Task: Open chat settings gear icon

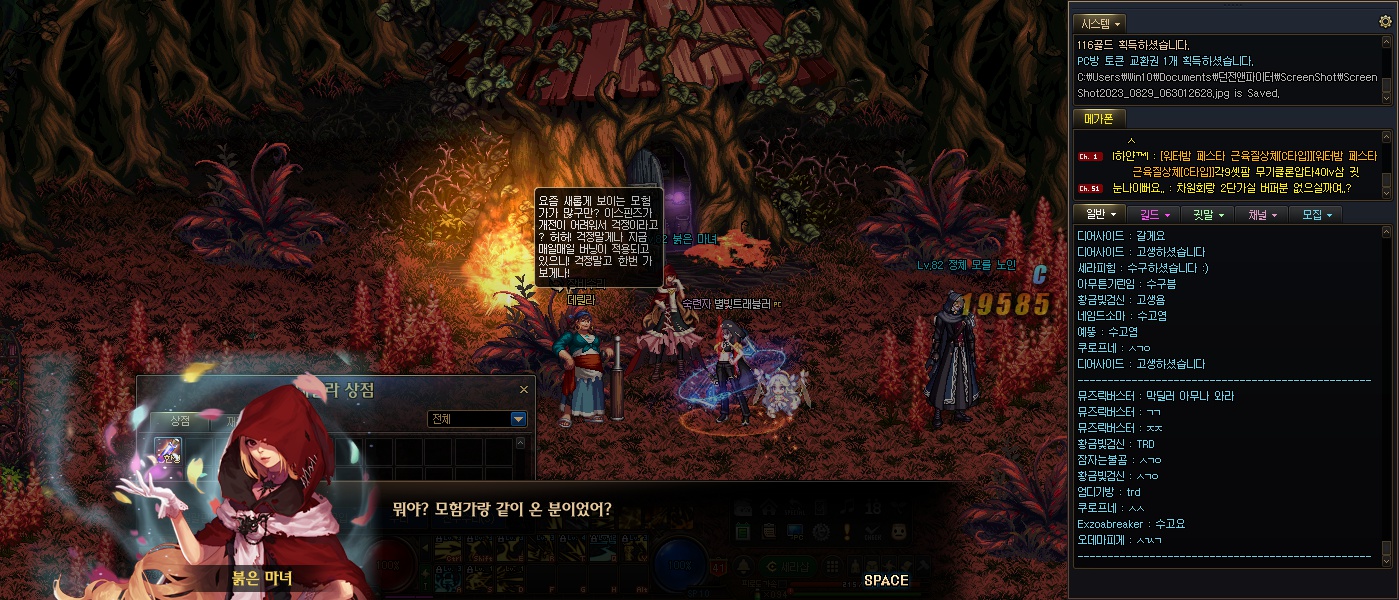Action: (1385, 21)
